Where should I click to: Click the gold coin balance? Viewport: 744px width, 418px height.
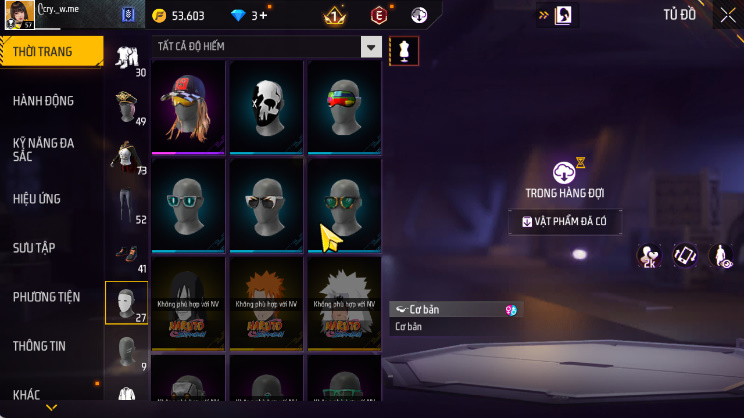[178, 15]
